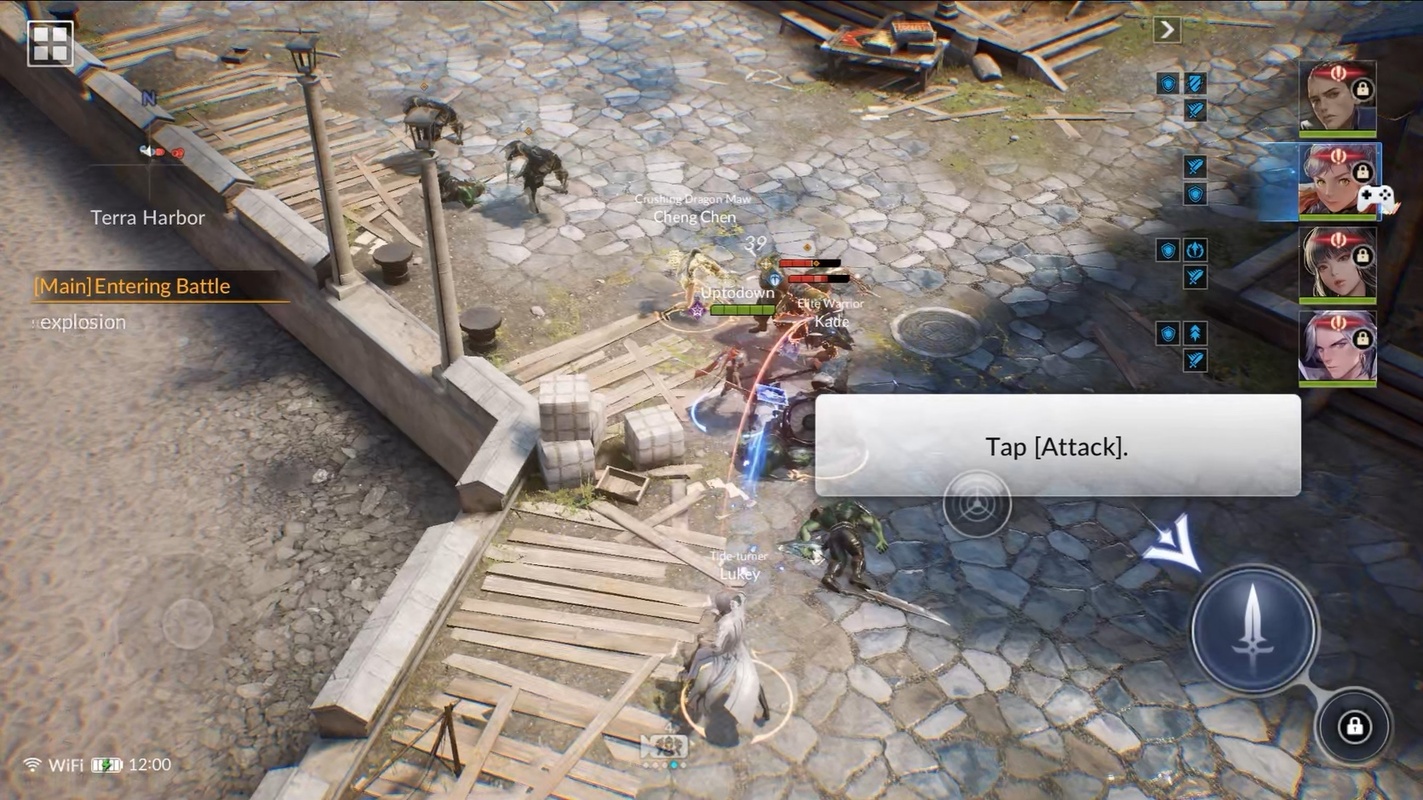Tap the sword Attack button
Screen dimensions: 1423x800
(x=1253, y=629)
